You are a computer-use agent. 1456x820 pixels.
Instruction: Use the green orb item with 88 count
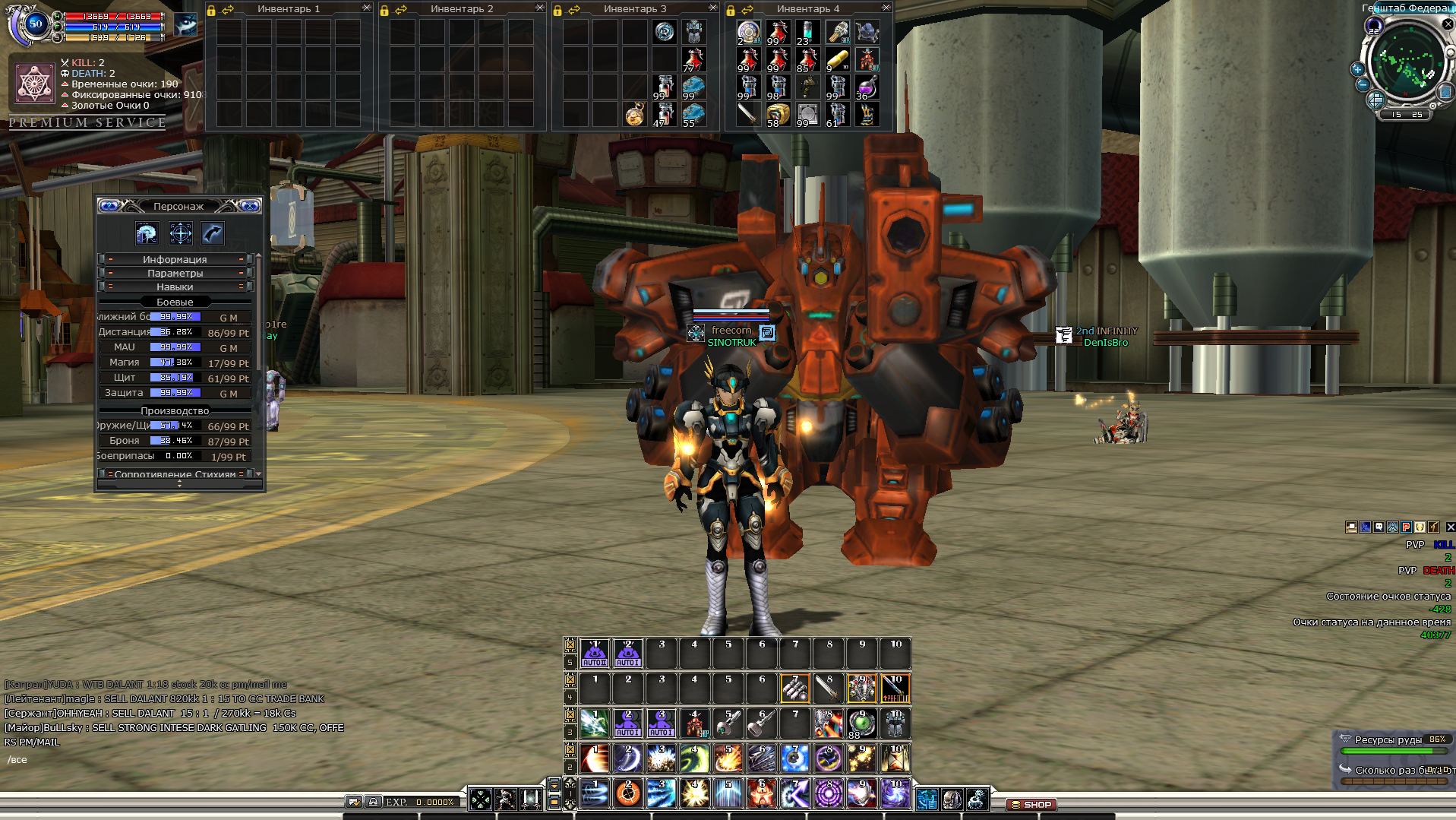(x=861, y=723)
